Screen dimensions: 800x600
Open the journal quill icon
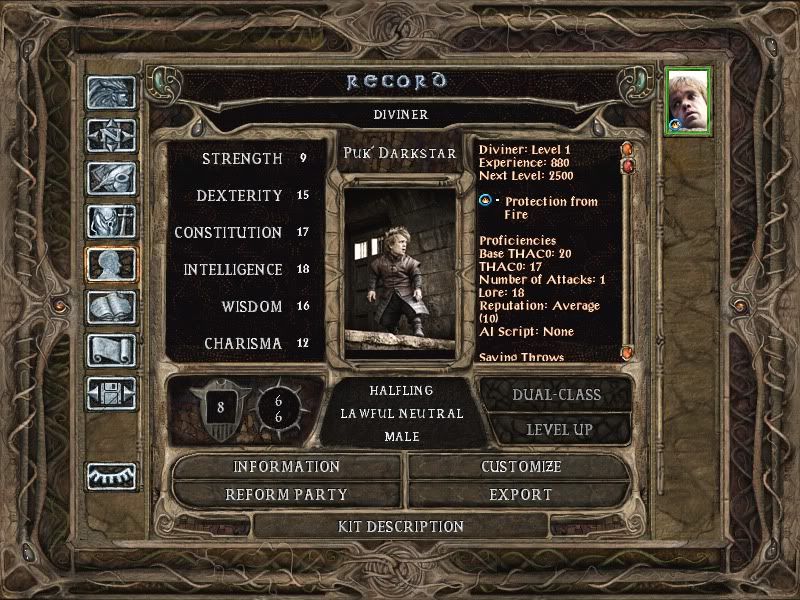pyautogui.click(x=110, y=178)
